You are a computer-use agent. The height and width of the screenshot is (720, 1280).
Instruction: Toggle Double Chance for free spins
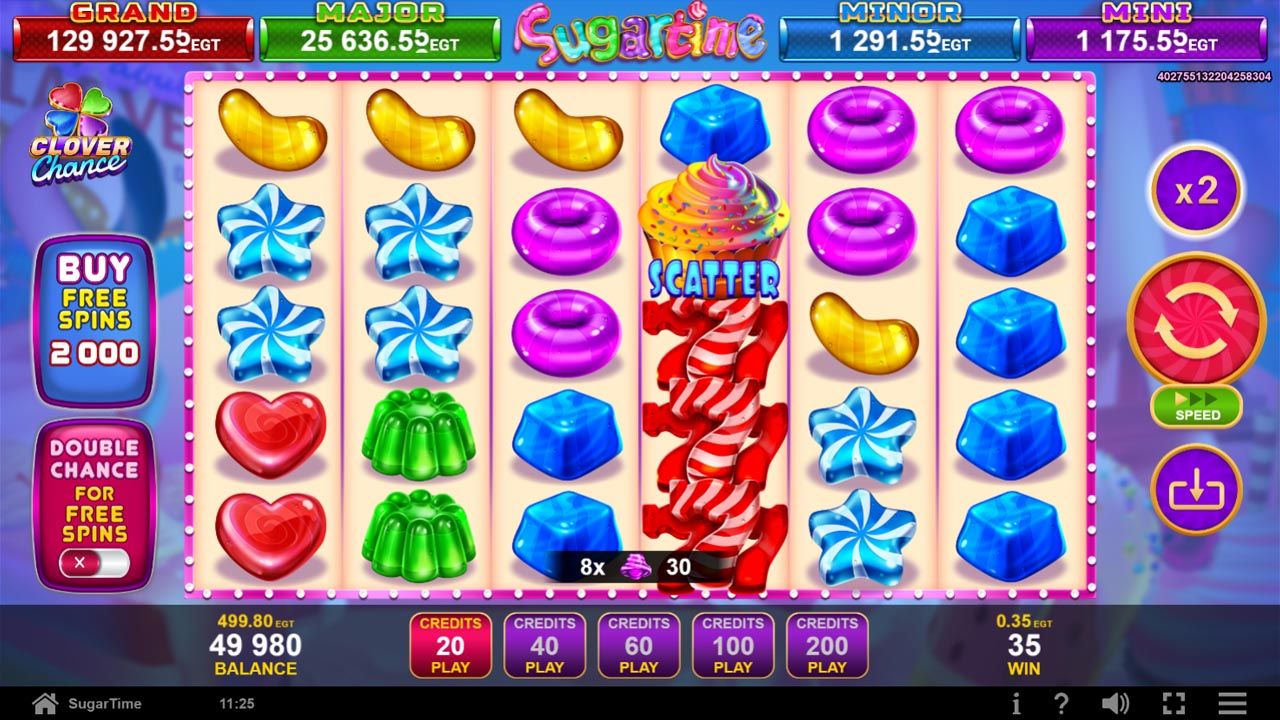[94, 563]
